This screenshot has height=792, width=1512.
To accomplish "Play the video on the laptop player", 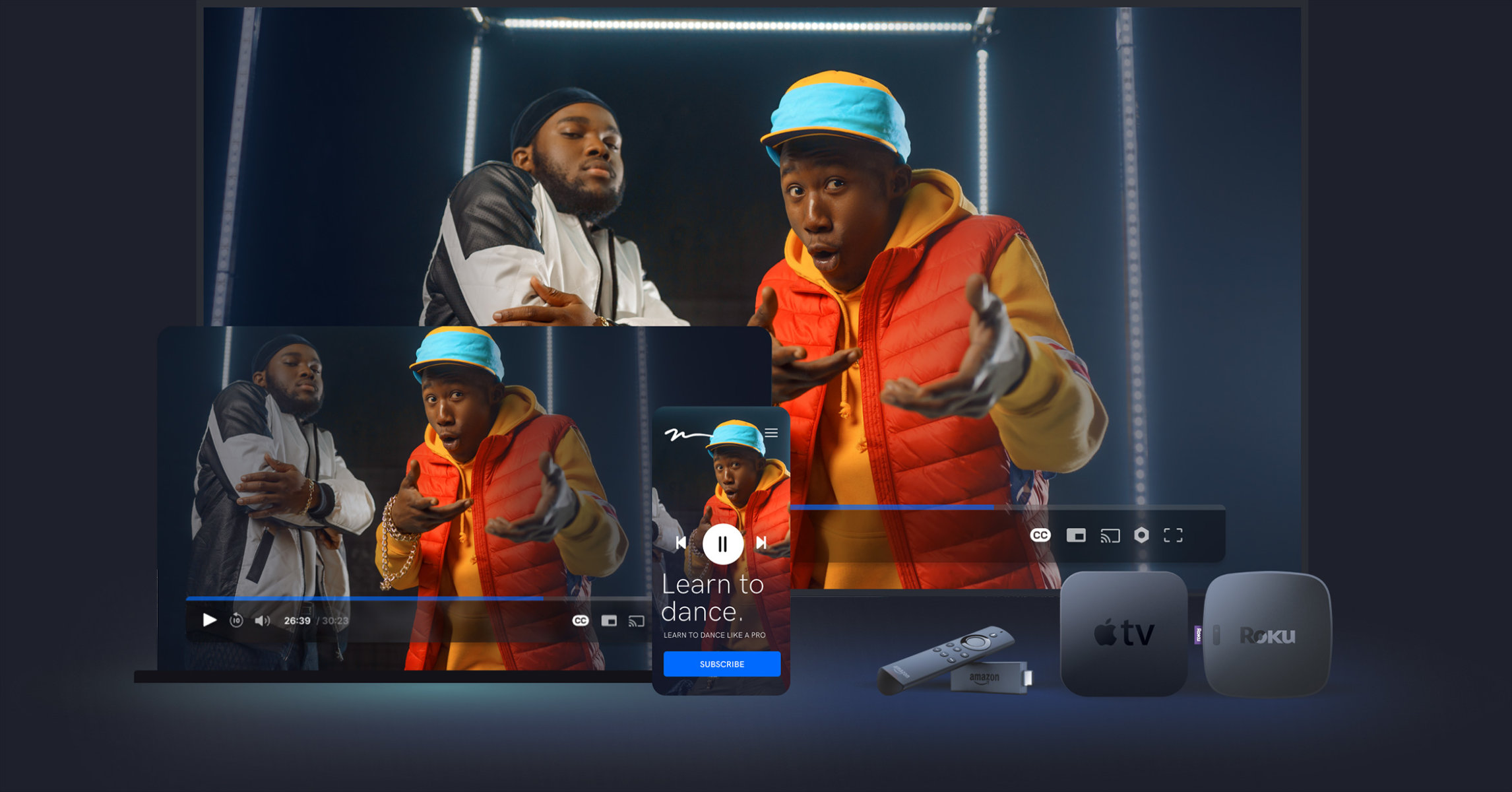I will (210, 620).
